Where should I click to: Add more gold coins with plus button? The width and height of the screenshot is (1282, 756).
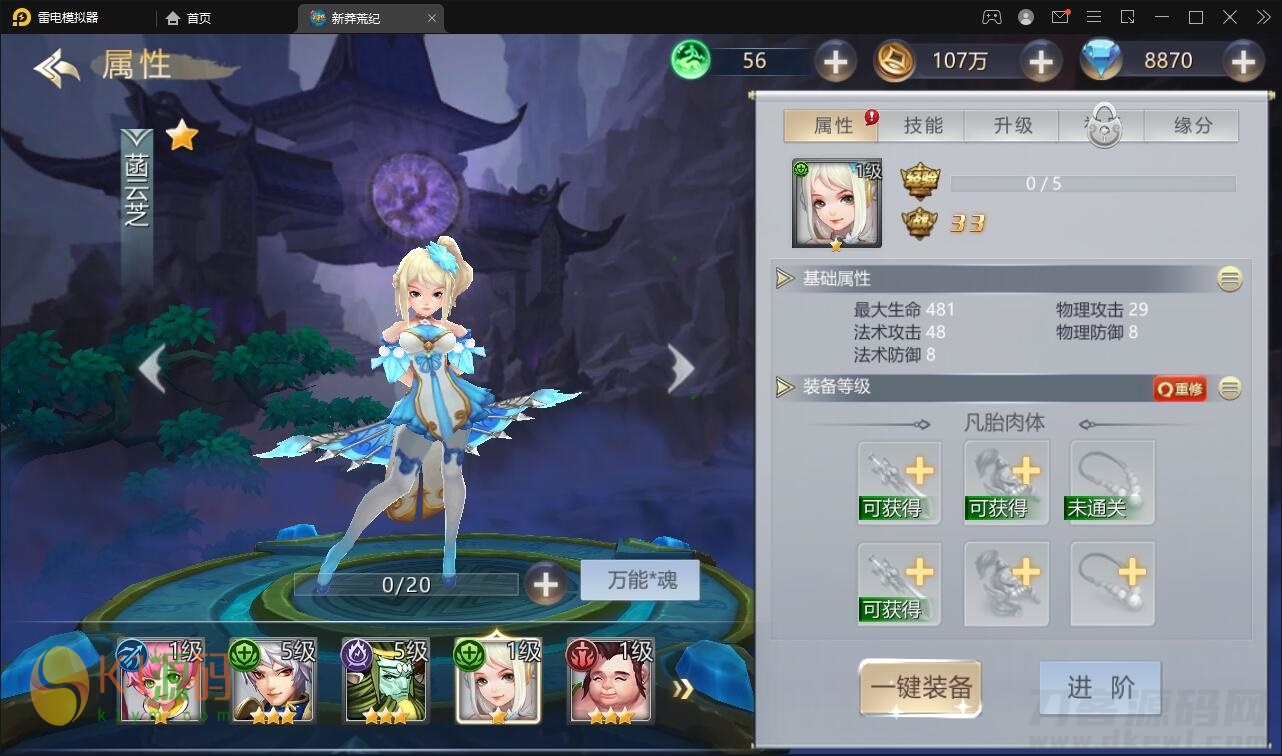(1041, 62)
